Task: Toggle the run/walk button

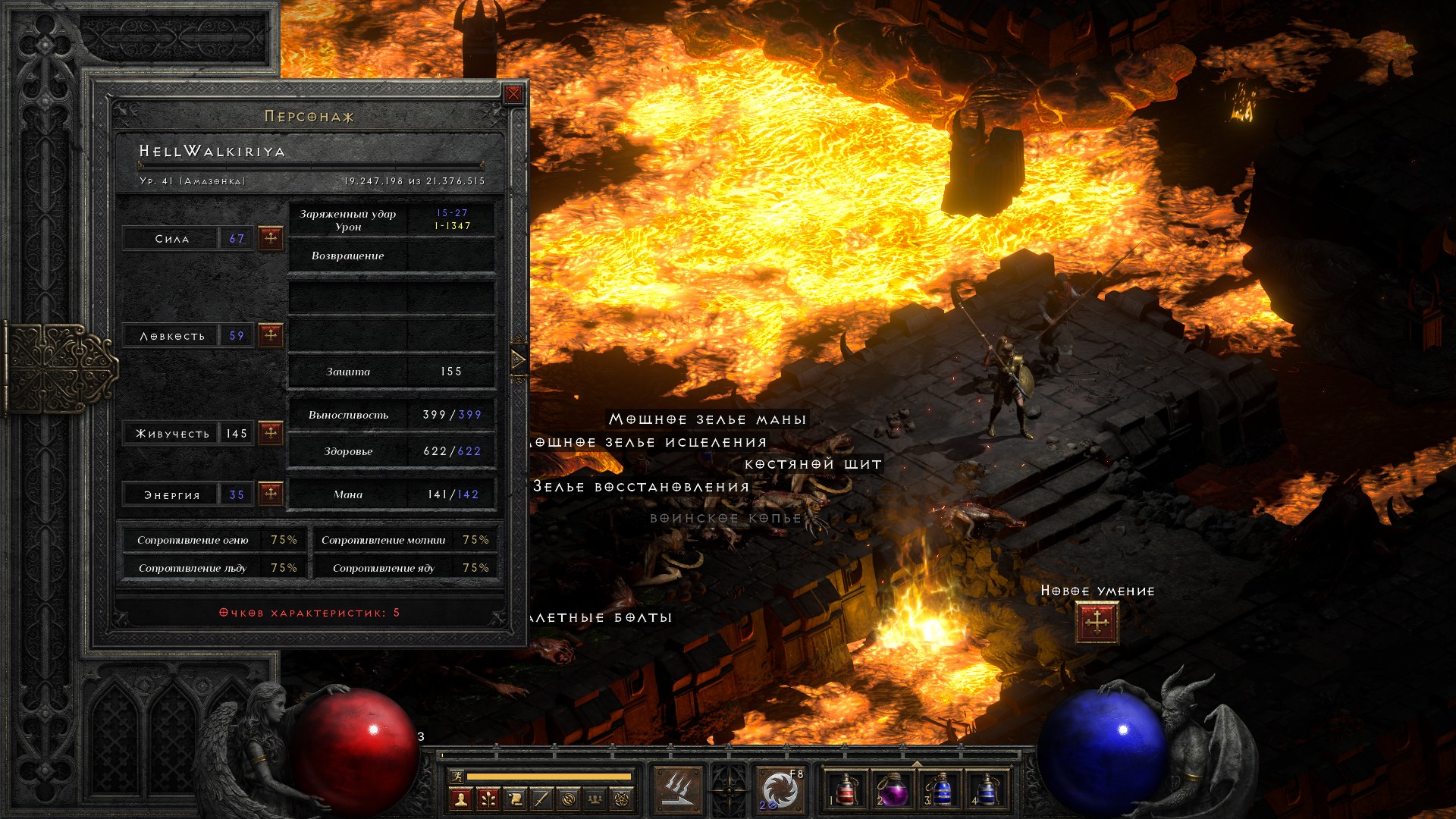Action: pyautogui.click(x=457, y=777)
